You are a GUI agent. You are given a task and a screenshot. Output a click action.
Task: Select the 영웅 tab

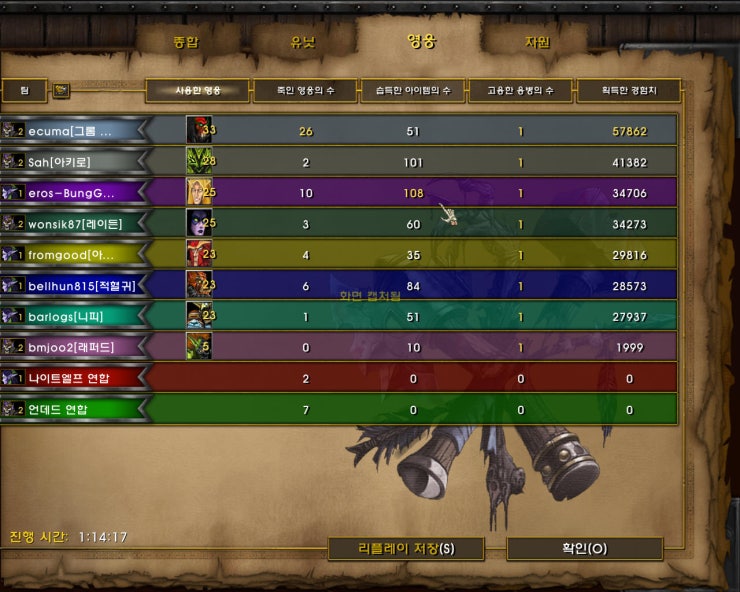tap(421, 42)
